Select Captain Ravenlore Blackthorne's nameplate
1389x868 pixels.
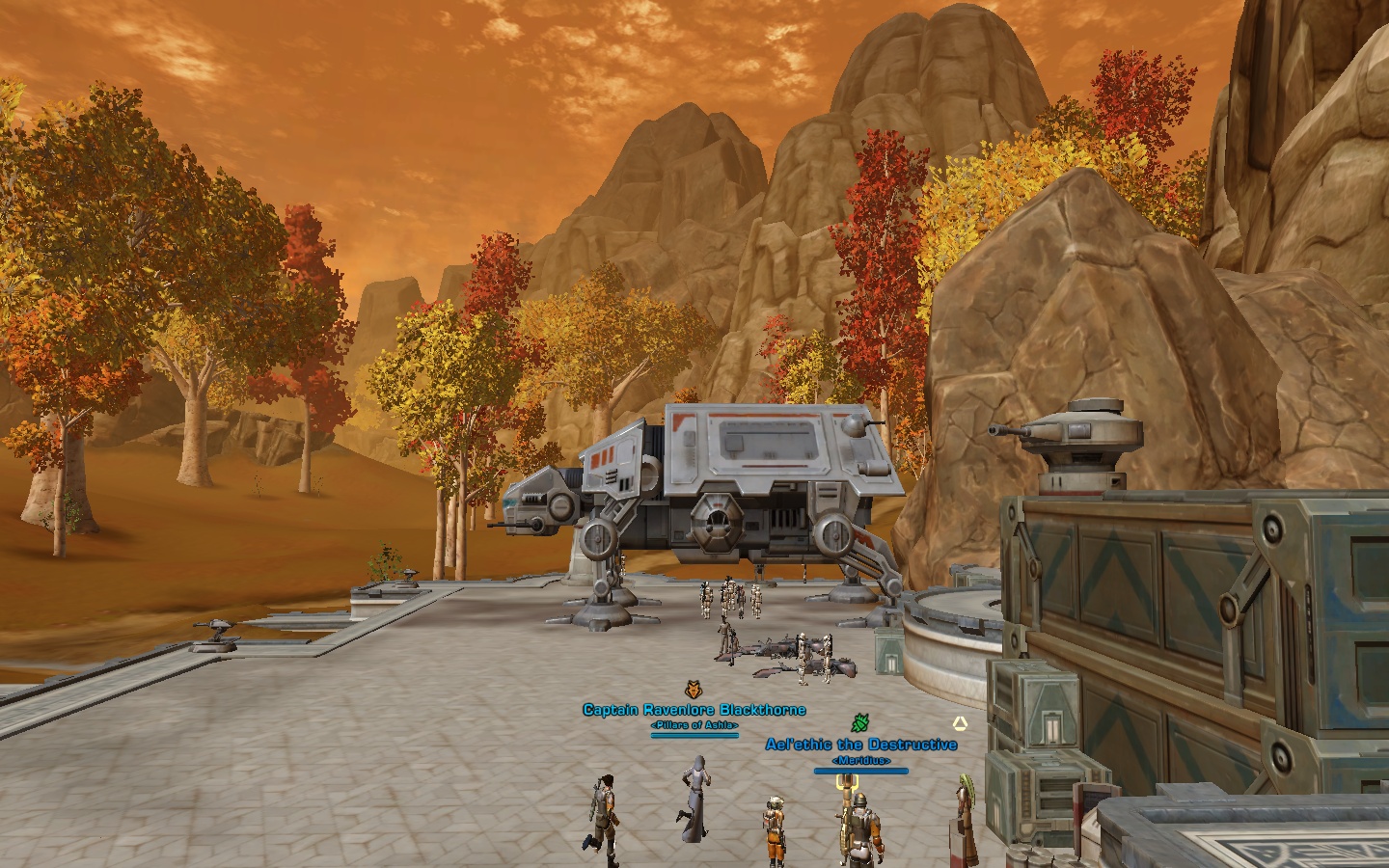click(x=694, y=710)
